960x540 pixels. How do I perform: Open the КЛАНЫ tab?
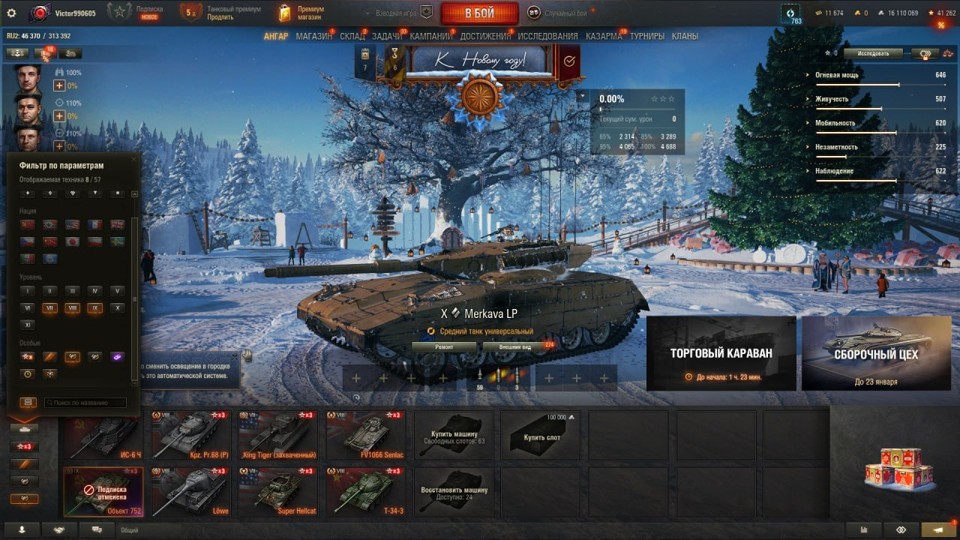685,36
